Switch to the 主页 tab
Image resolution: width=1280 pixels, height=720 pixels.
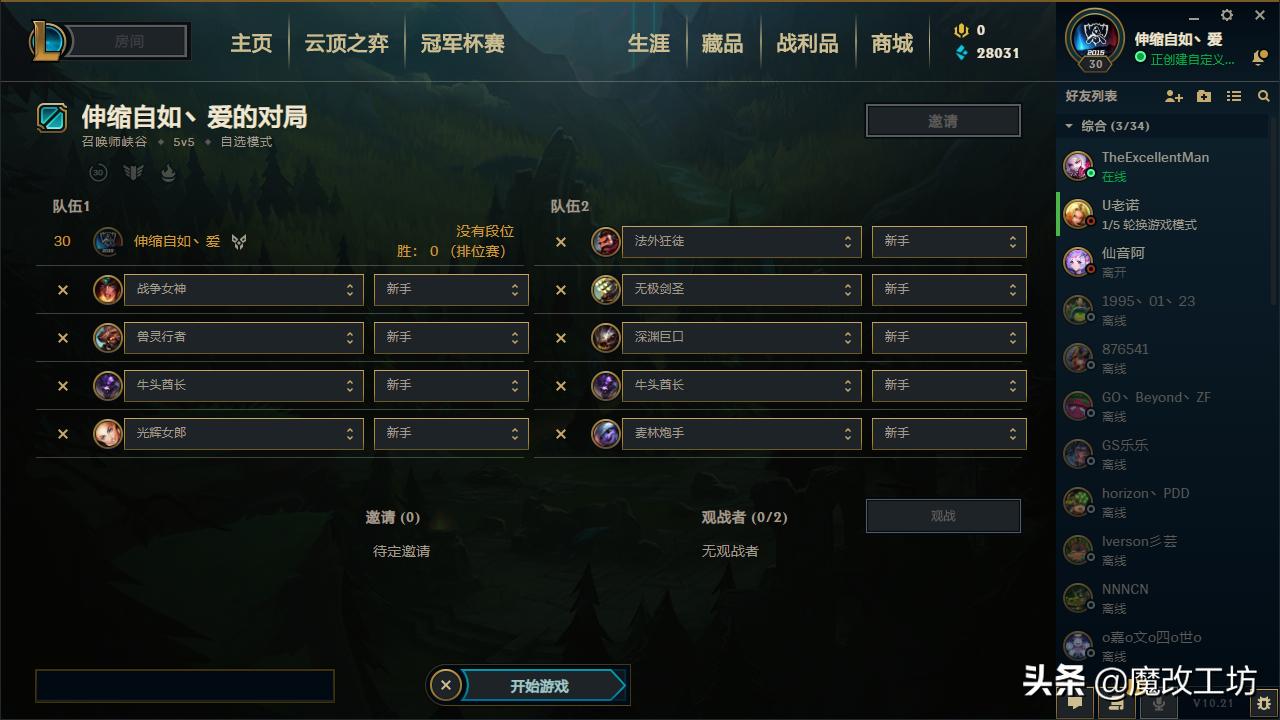coord(251,43)
